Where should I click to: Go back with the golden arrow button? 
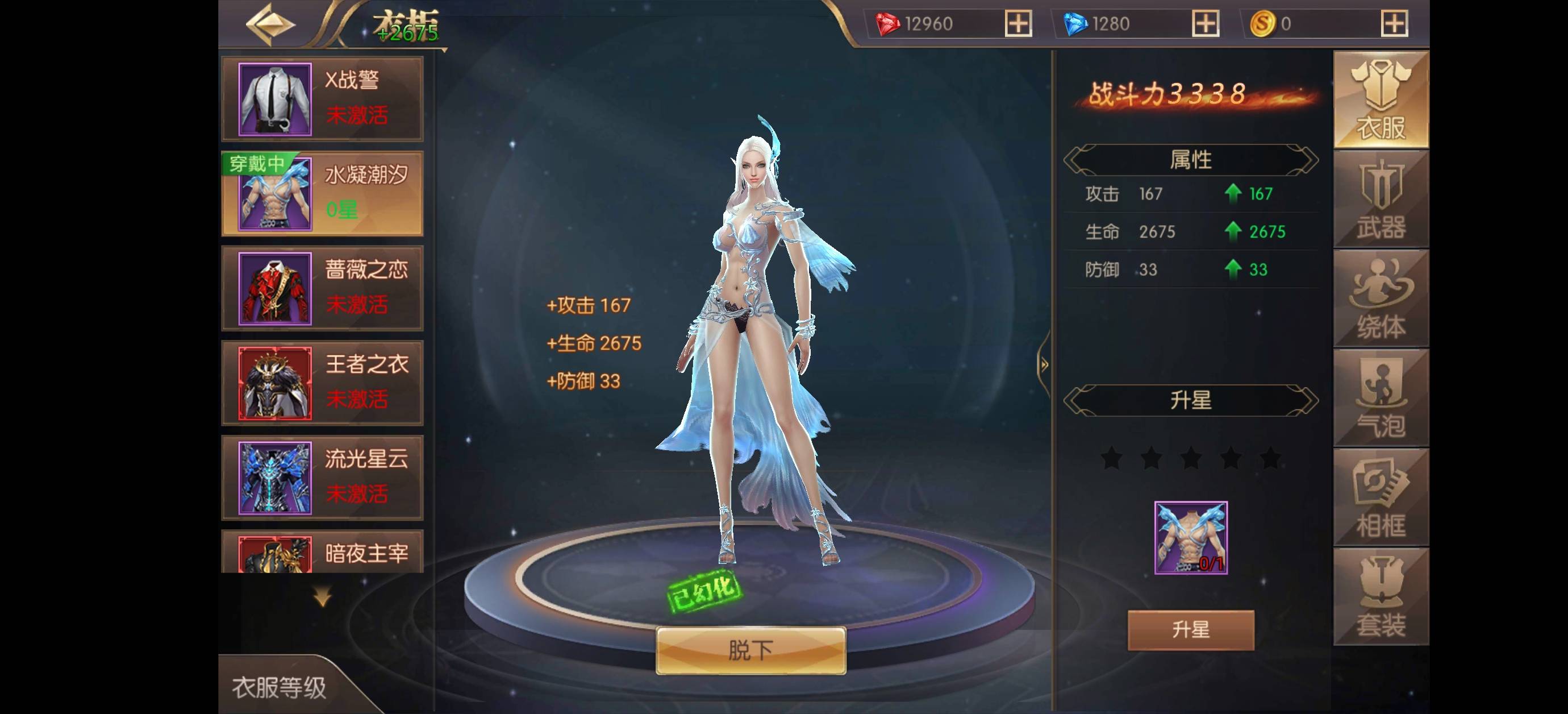(x=270, y=24)
